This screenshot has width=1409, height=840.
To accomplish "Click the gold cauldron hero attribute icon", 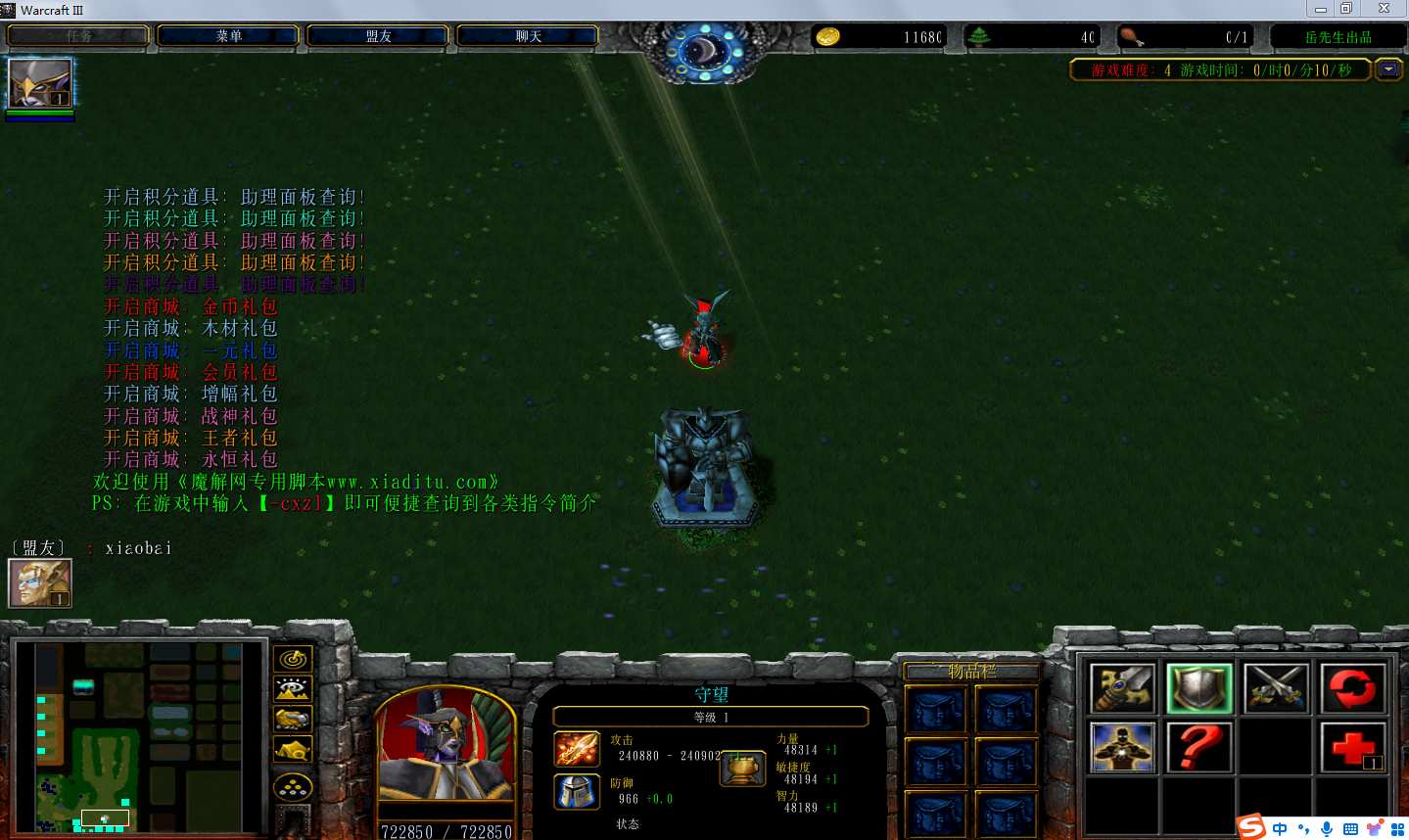I will click(742, 769).
